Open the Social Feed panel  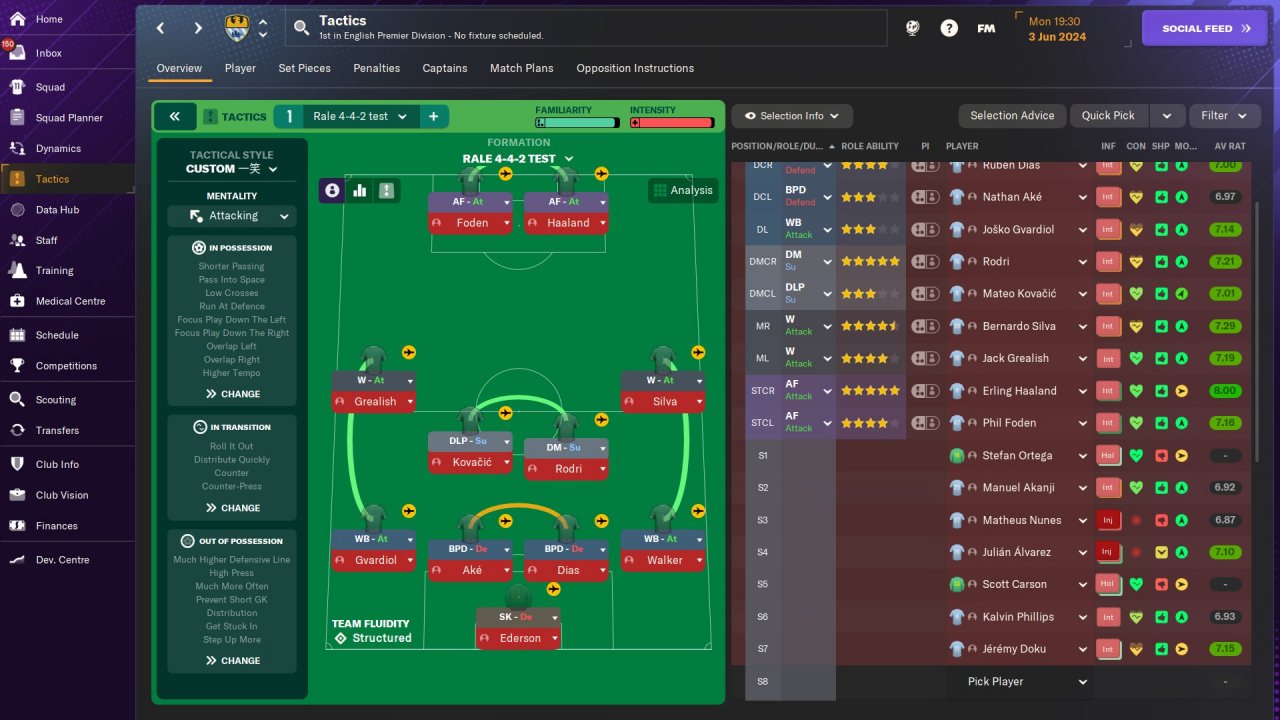point(1210,28)
